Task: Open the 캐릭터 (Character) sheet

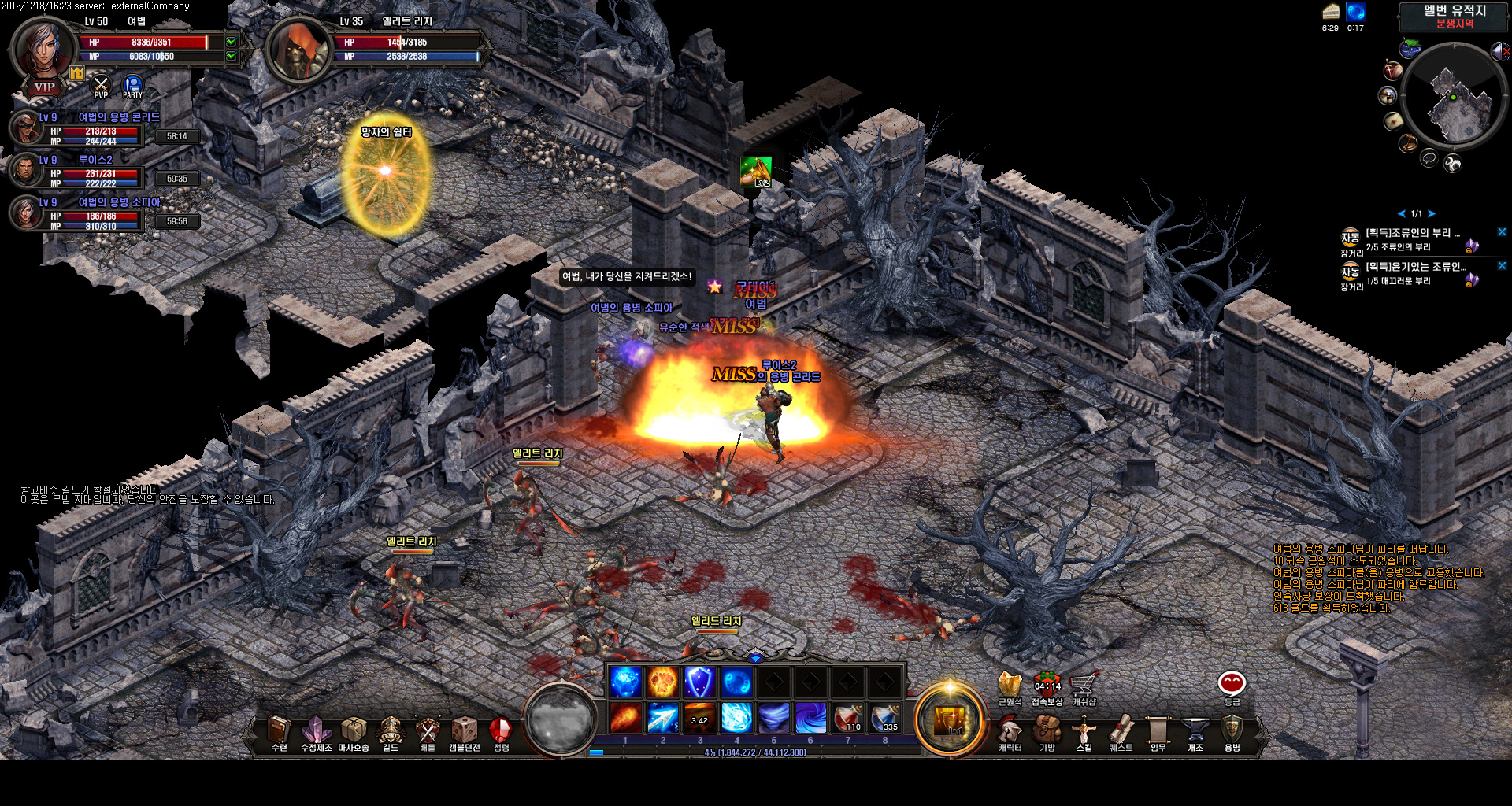Action: 1010,732
